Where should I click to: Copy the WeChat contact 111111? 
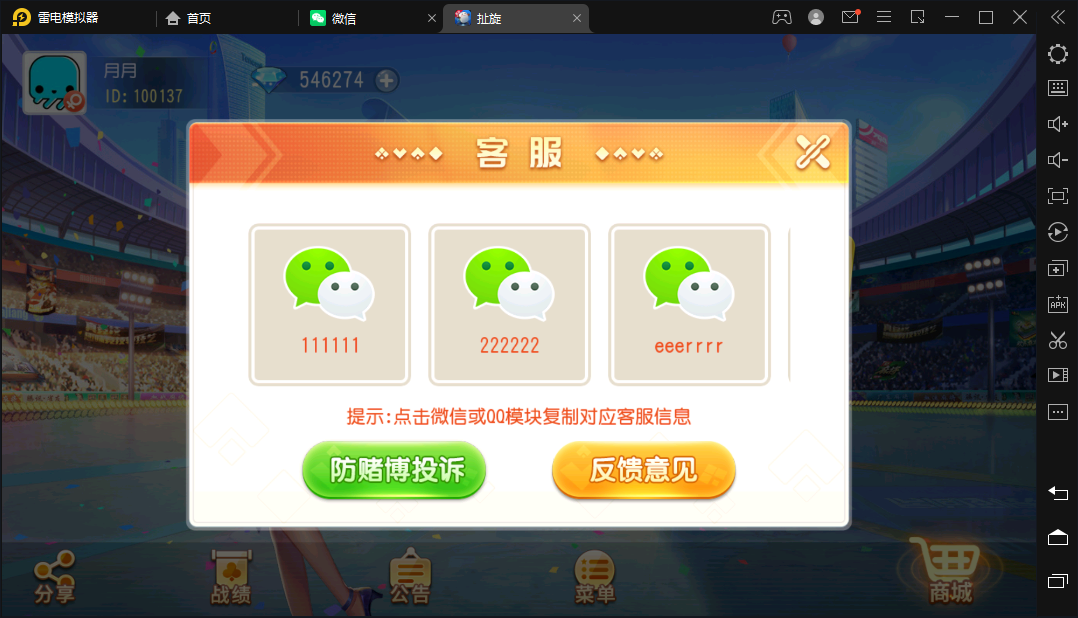(x=329, y=304)
